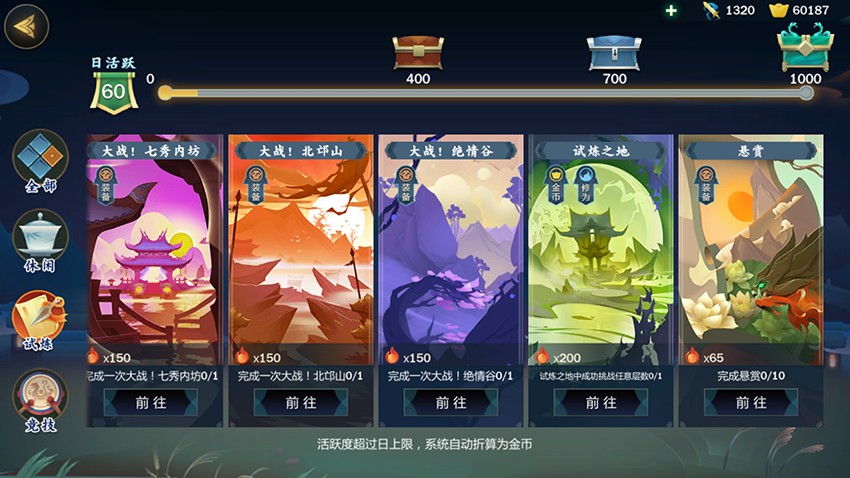Click 前往 under 绝情谷 battle card
Screen dimensions: 850x478
(x=451, y=402)
